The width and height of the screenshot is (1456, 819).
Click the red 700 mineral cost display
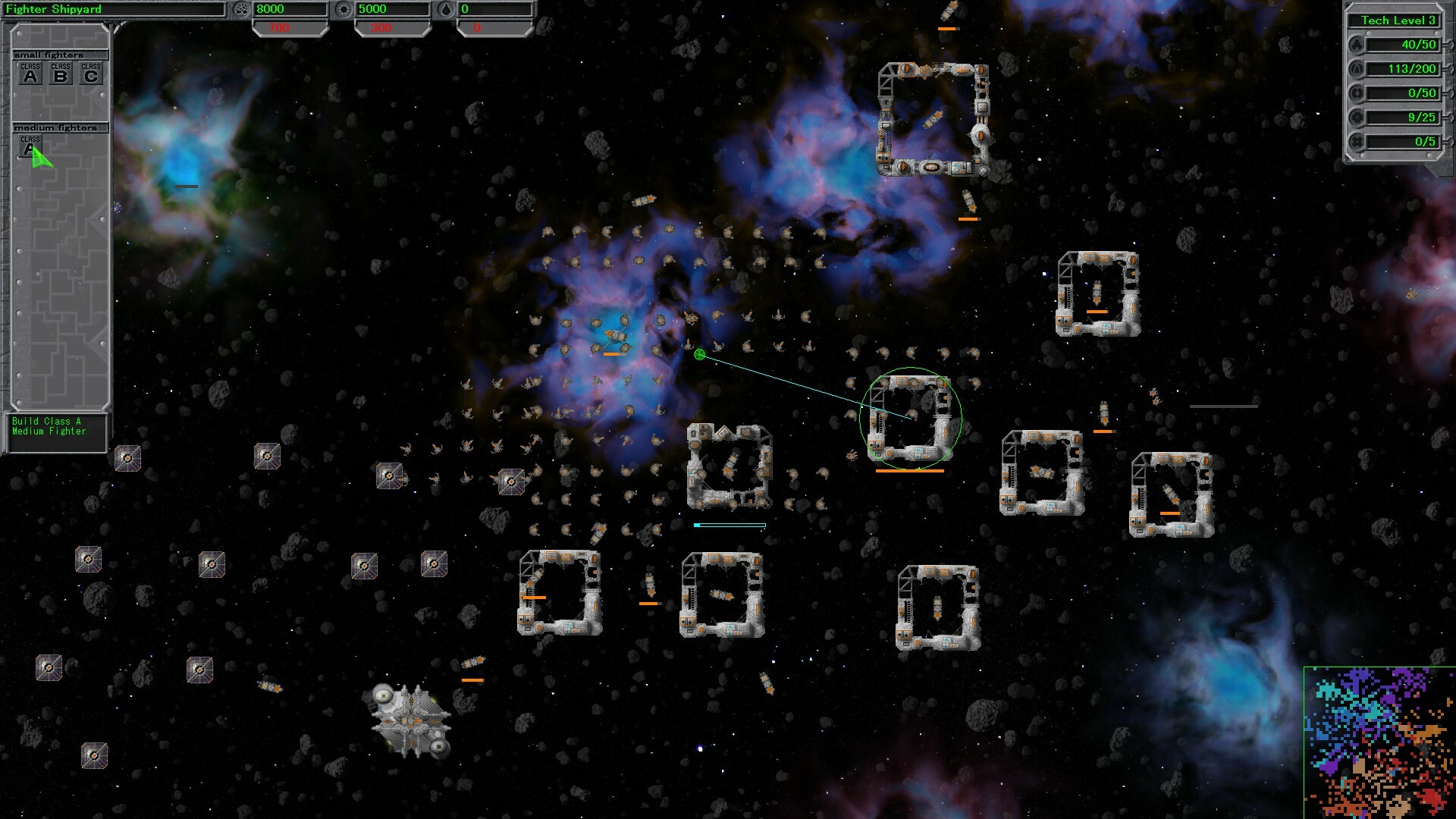281,29
